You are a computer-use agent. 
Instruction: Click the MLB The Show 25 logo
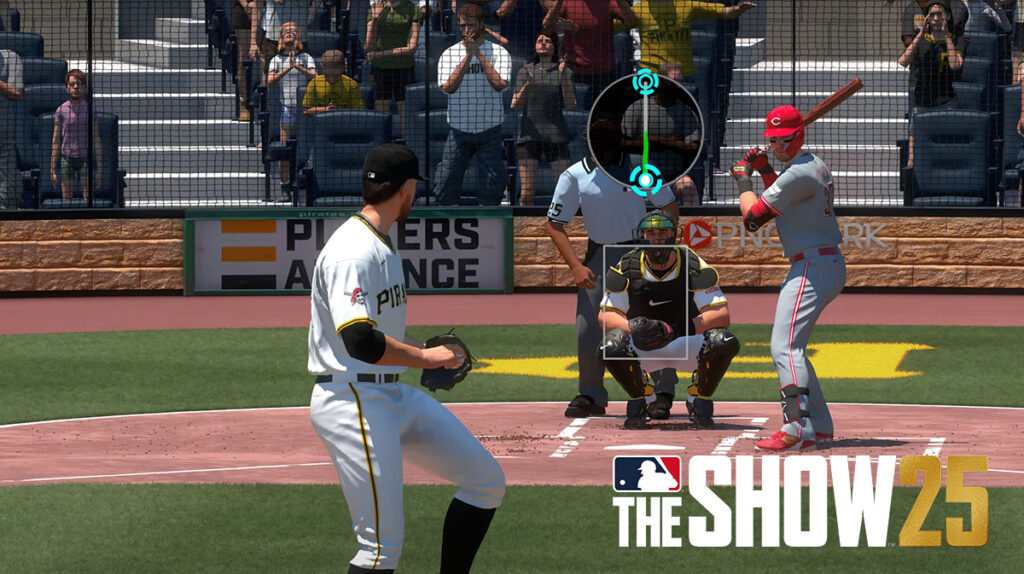[x=800, y=500]
